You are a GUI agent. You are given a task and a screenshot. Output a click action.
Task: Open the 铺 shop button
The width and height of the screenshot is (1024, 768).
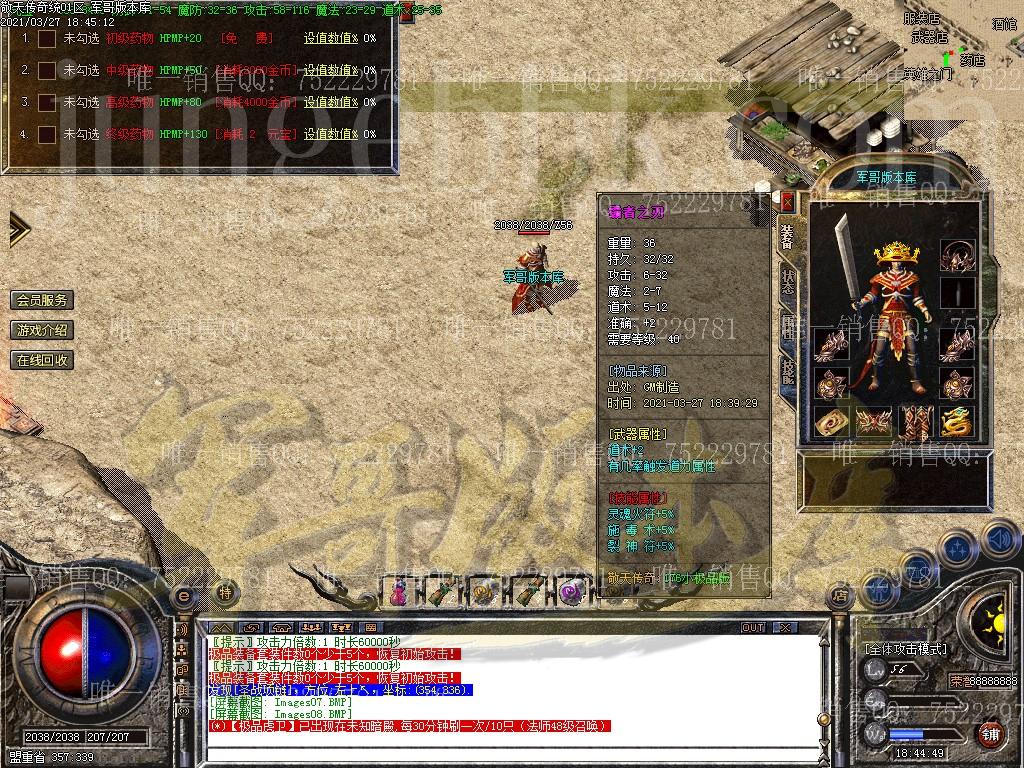[990, 735]
